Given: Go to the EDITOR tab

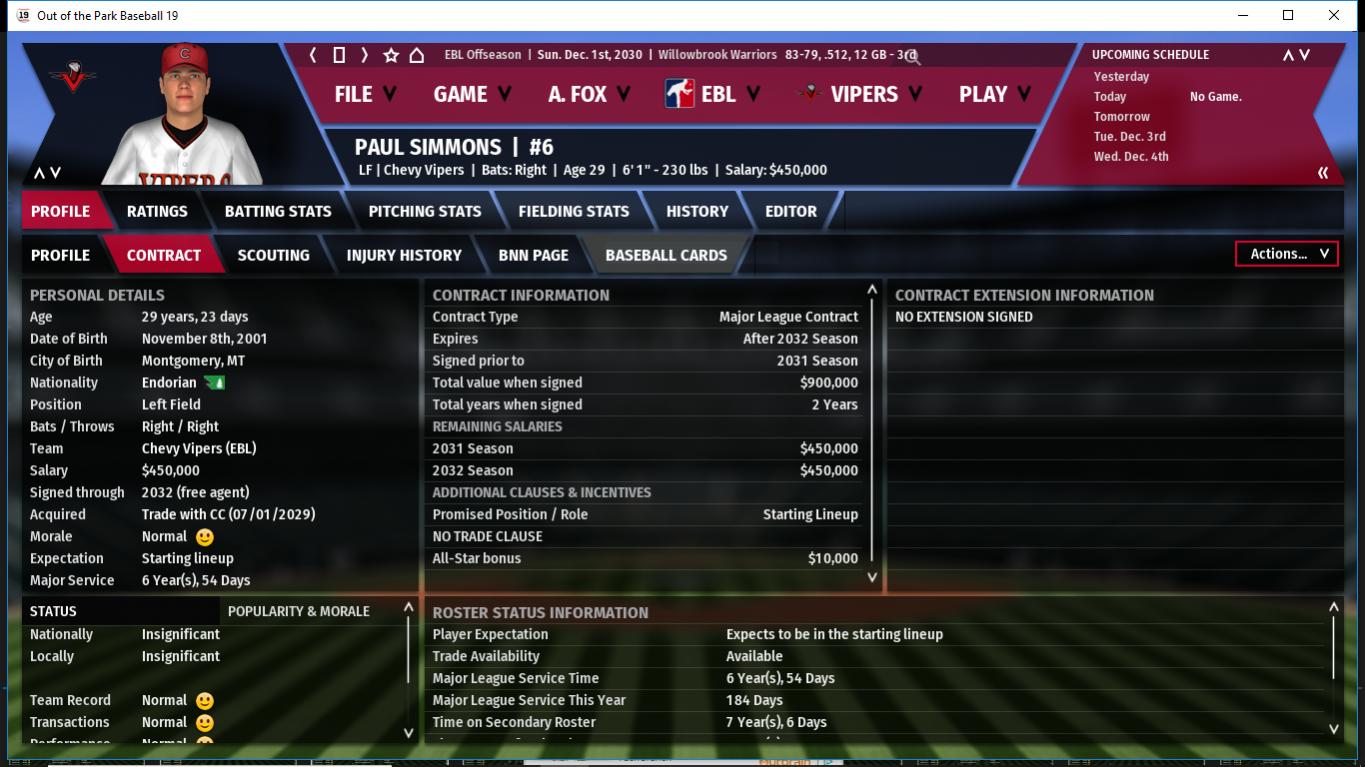Looking at the screenshot, I should [791, 211].
